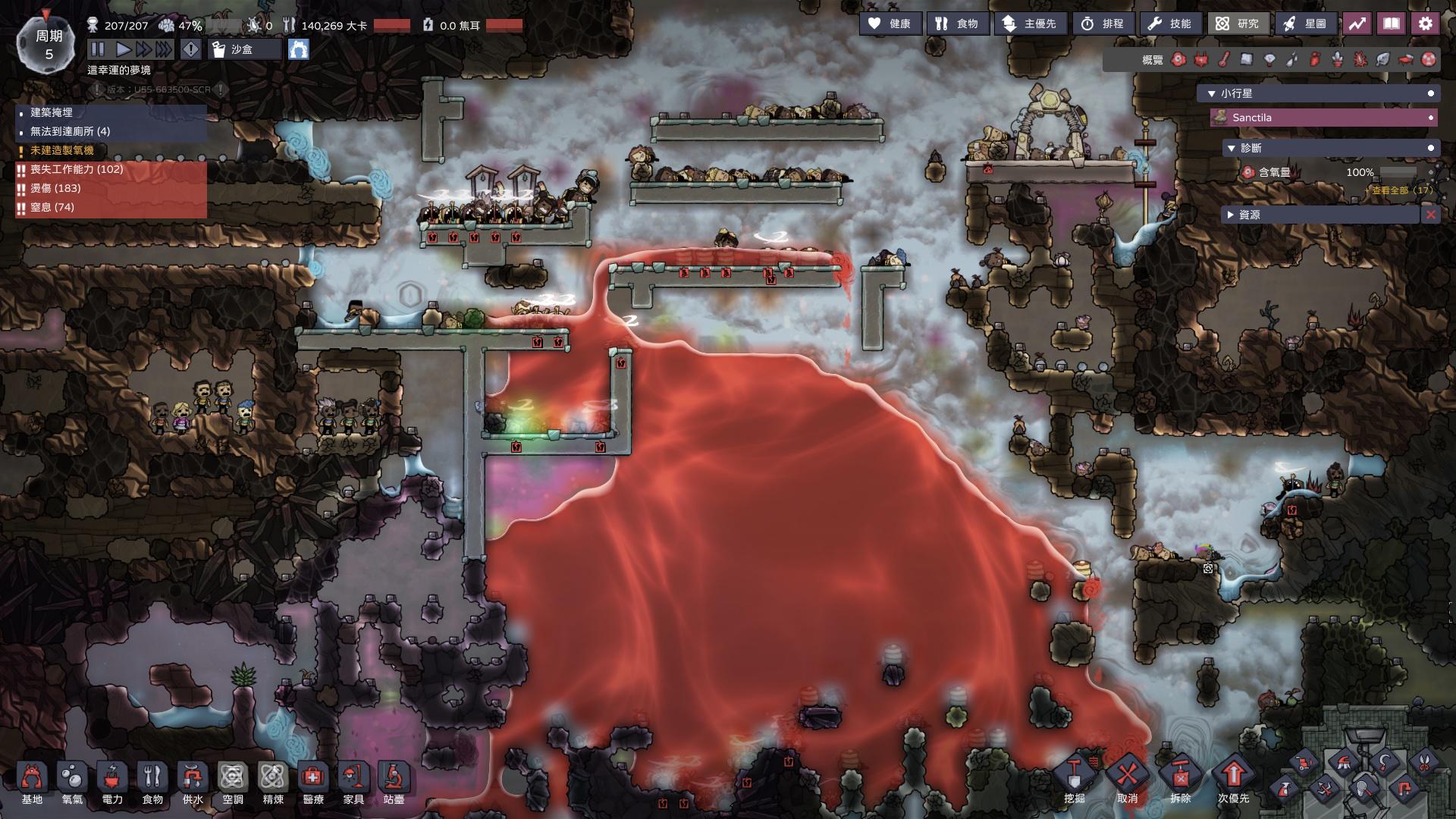Pause the game with the pause button
This screenshot has height=819, width=1456.
point(98,49)
